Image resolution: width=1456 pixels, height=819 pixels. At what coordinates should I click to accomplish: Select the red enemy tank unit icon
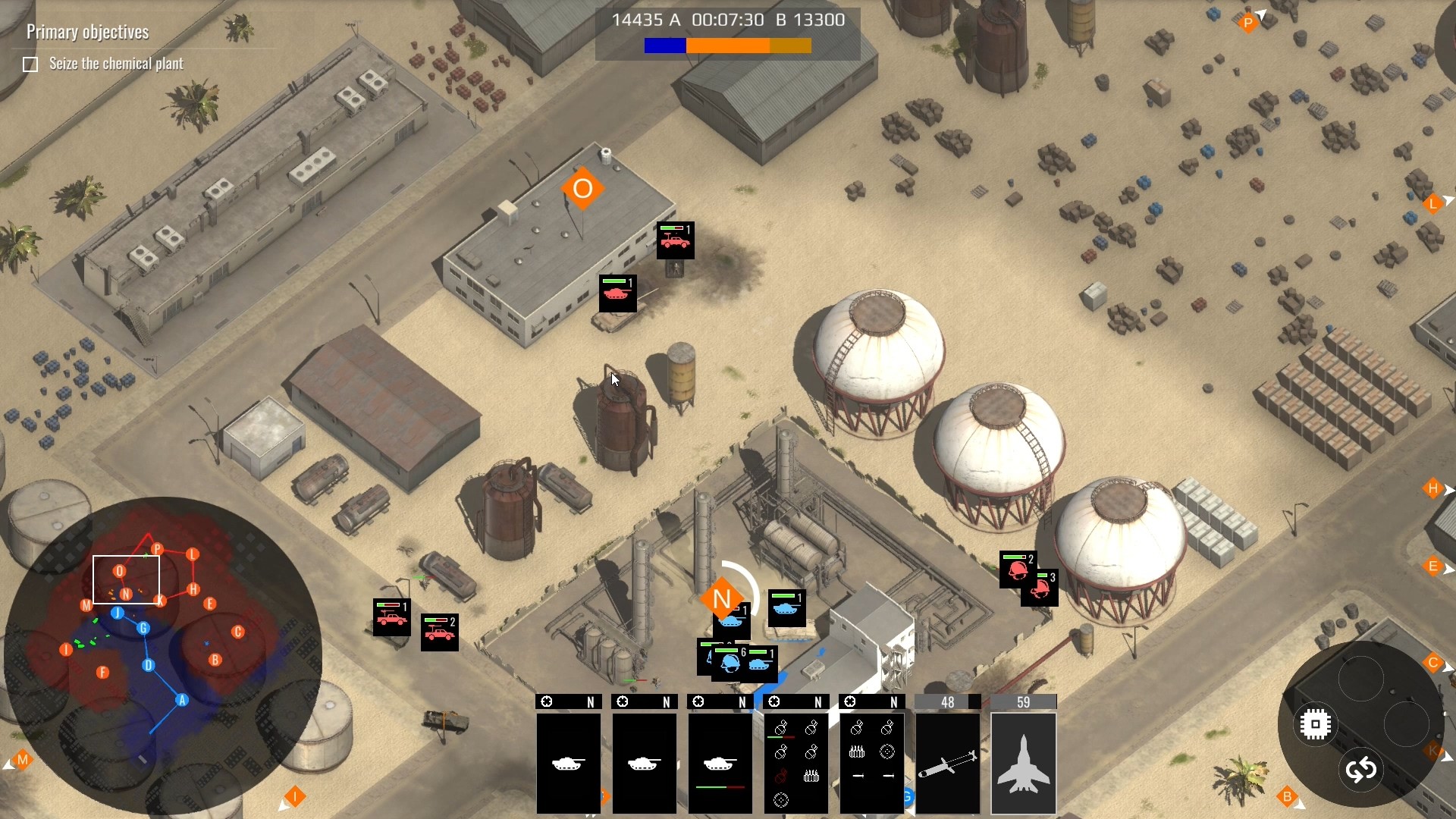point(617,293)
